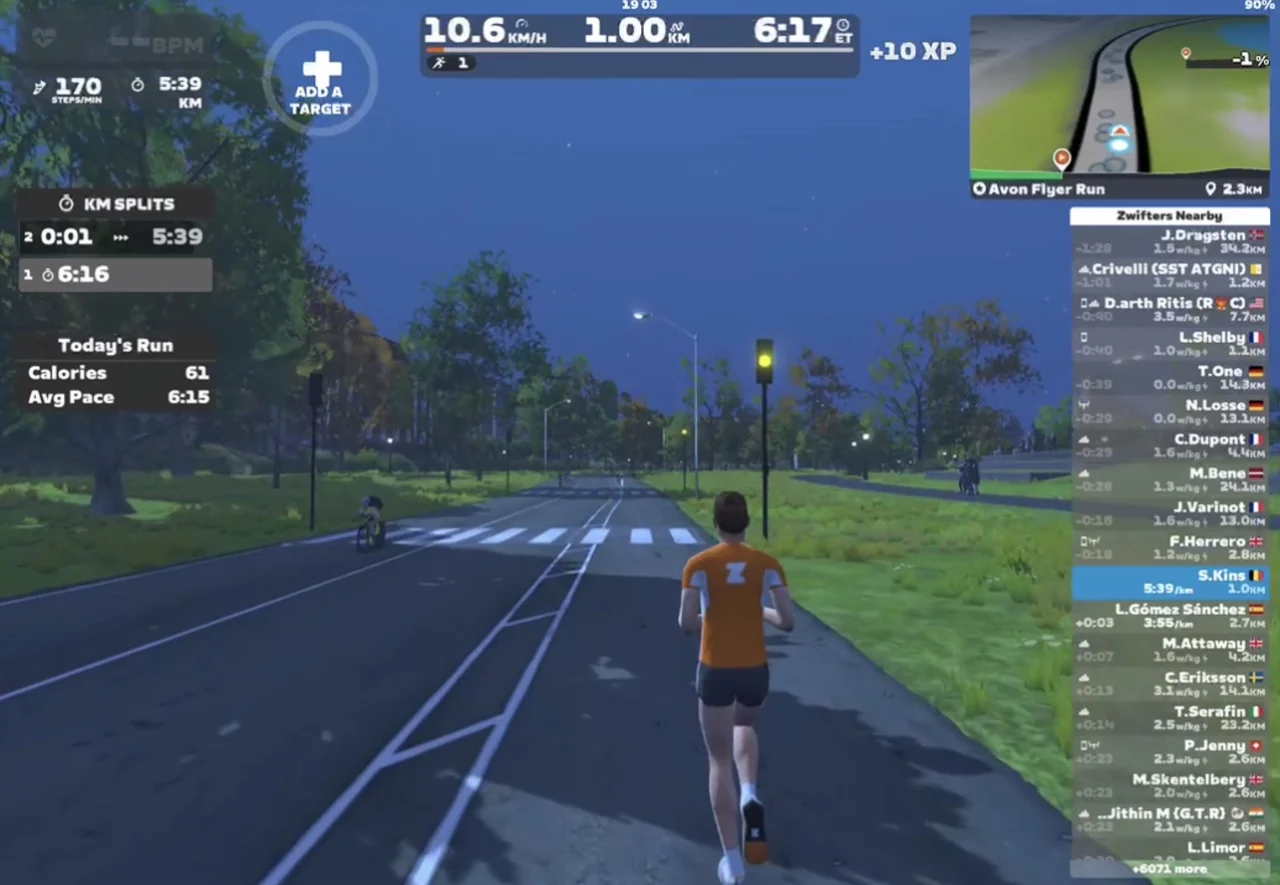Select L.Gómez Sánchez in nearby list
Viewport: 1280px width, 885px height.
point(1169,616)
